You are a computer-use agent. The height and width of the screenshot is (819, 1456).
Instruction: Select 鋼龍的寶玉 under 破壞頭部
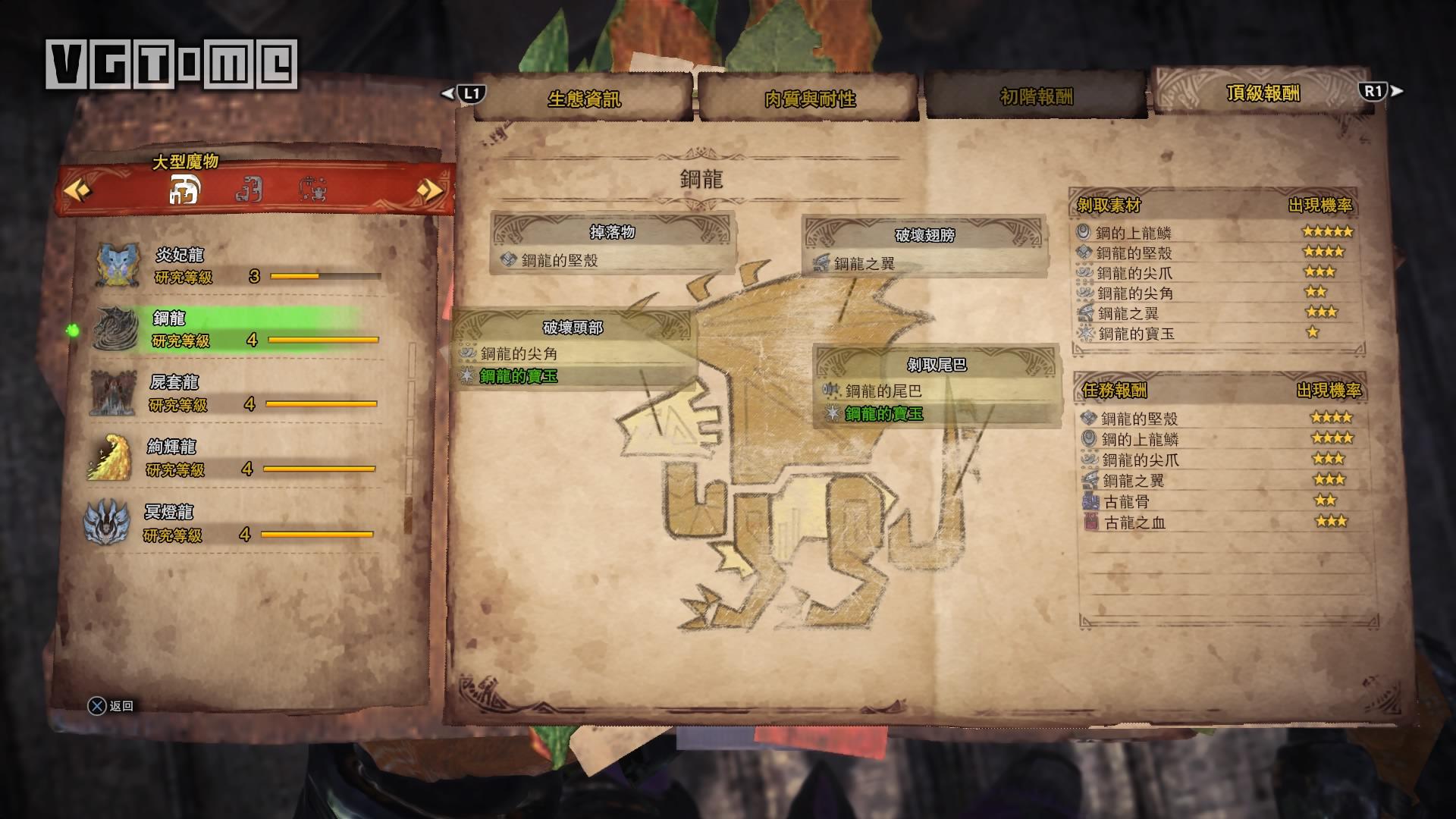(519, 376)
